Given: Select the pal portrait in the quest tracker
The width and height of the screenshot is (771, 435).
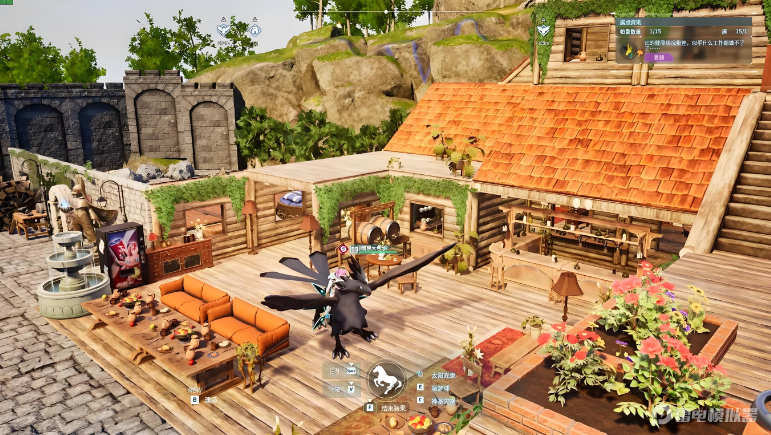Looking at the screenshot, I should [631, 46].
